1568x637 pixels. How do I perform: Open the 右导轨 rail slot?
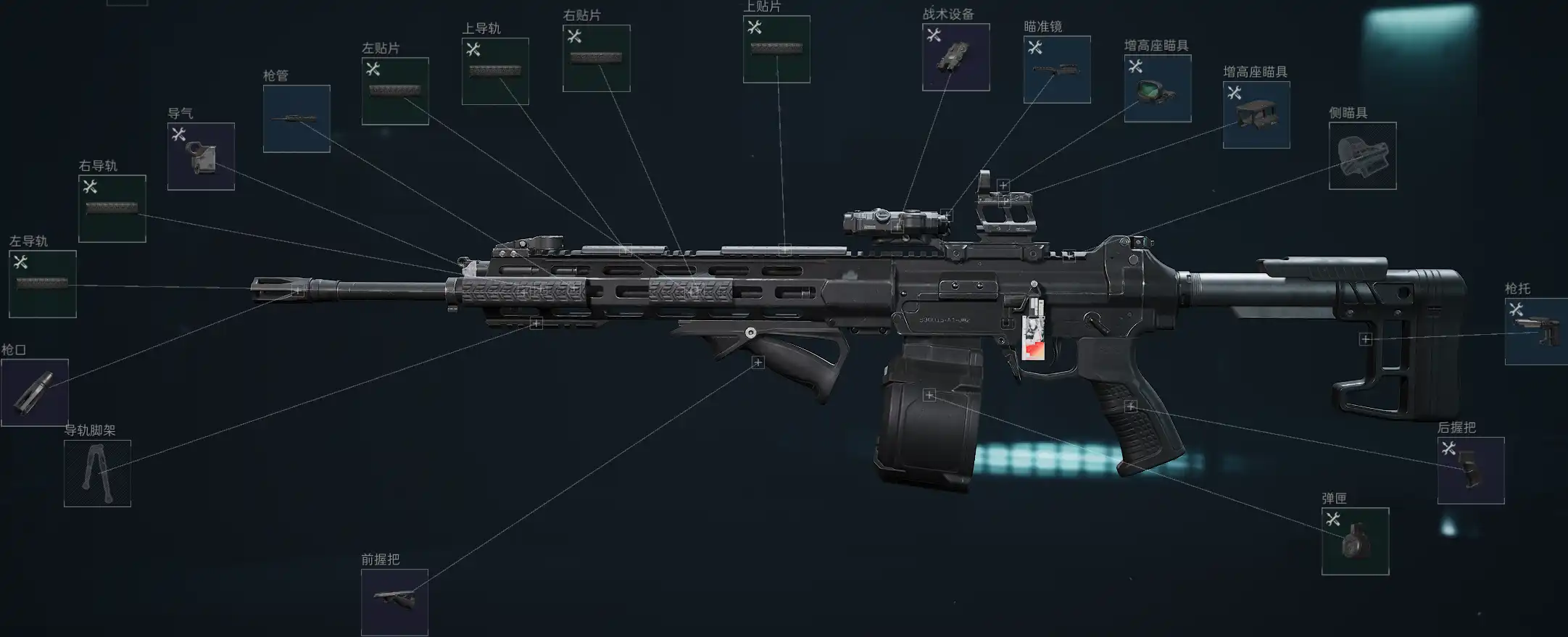click(112, 209)
